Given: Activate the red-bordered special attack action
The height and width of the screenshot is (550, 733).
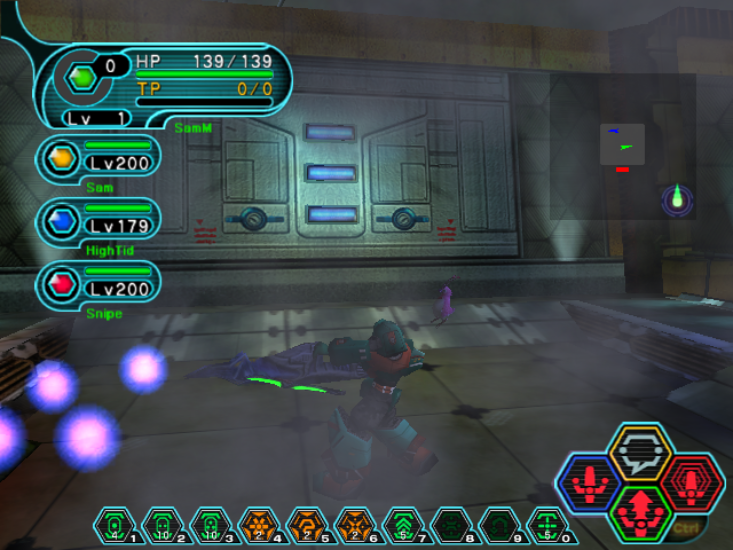Looking at the screenshot, I should (689, 483).
